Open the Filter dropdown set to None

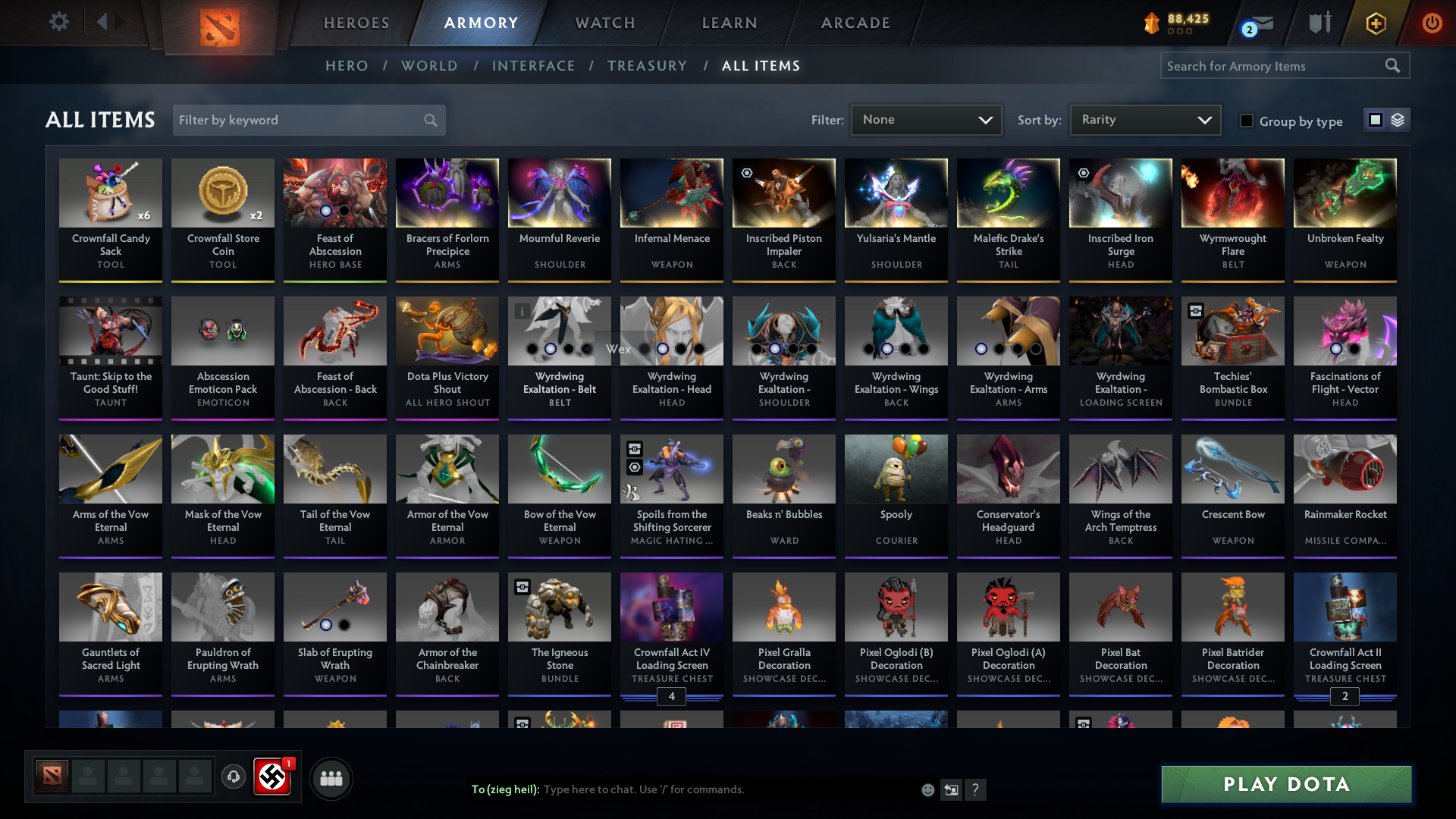coord(926,119)
